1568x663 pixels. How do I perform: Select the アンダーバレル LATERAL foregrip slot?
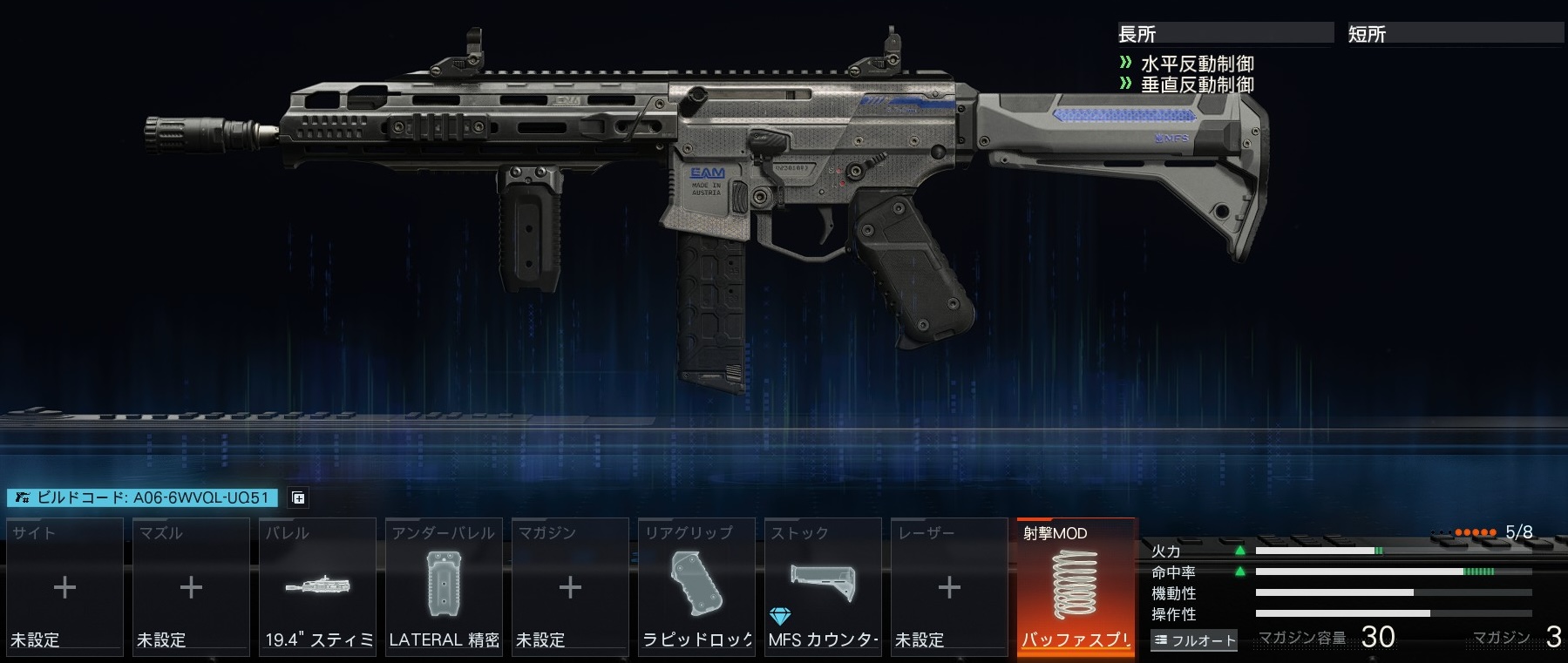444,586
